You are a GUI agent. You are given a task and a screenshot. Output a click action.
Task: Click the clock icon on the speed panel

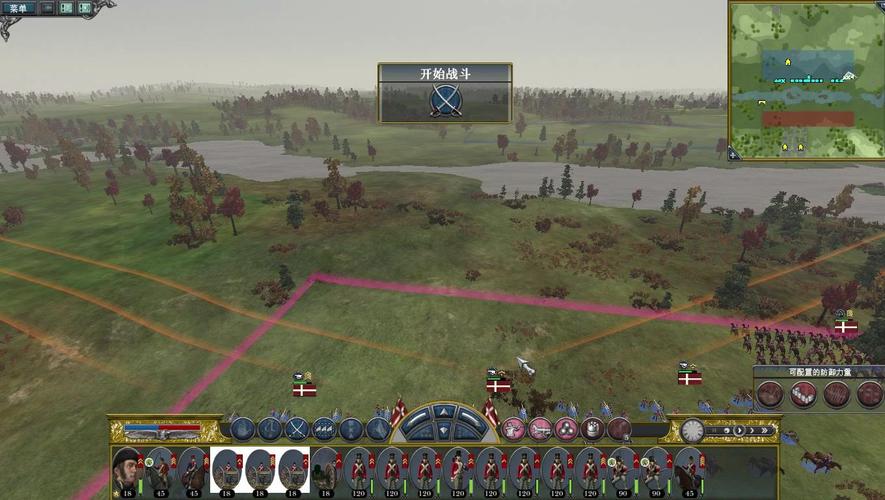pos(692,430)
